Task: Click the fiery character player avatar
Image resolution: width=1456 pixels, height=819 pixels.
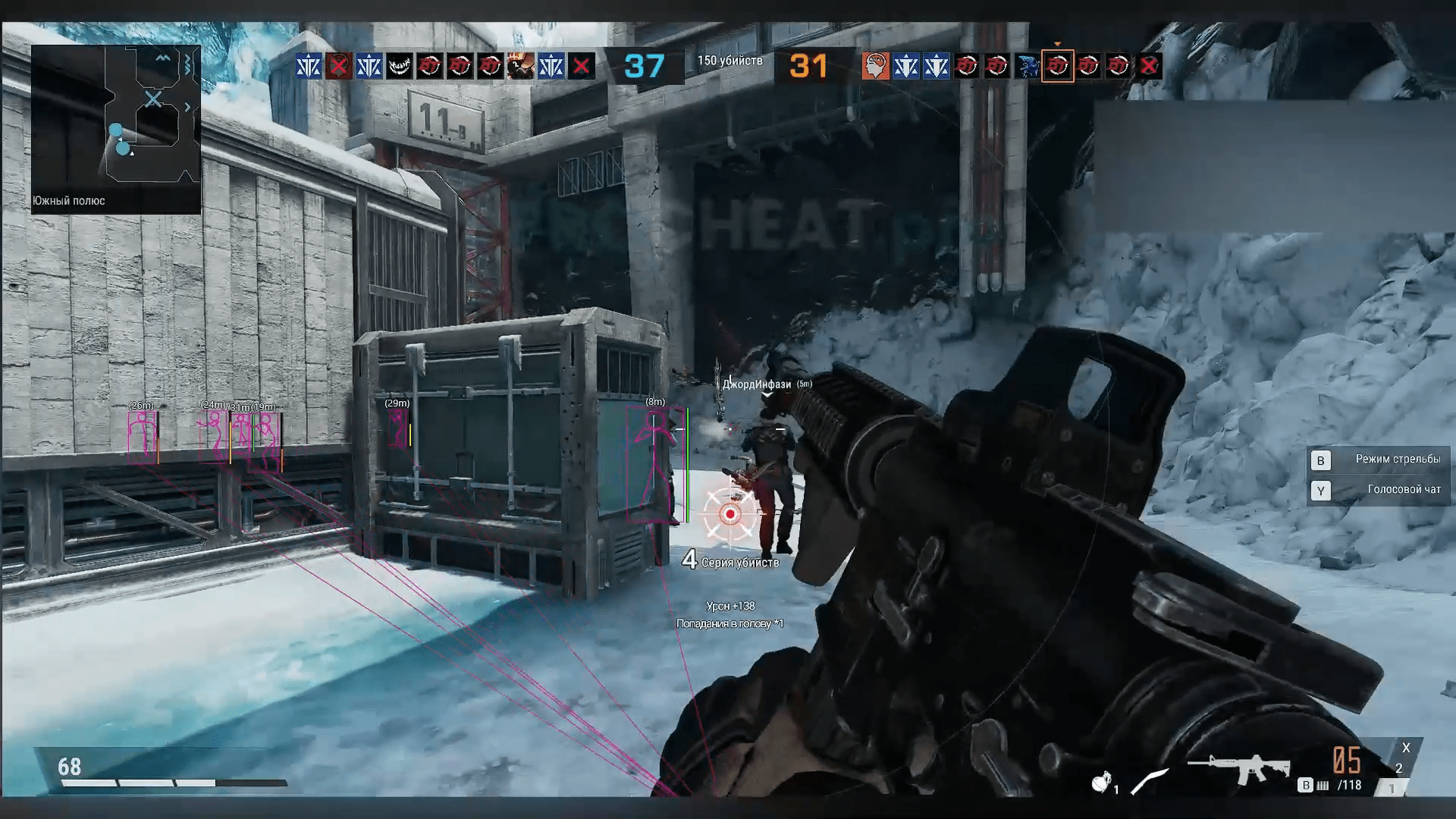Action: (520, 67)
